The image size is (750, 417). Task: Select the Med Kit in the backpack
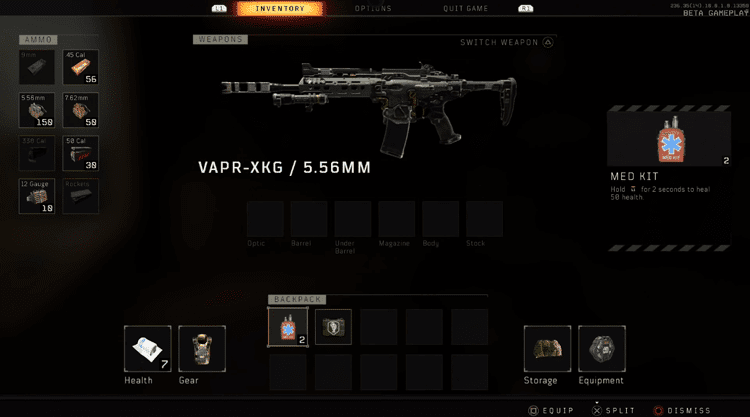tap(288, 327)
